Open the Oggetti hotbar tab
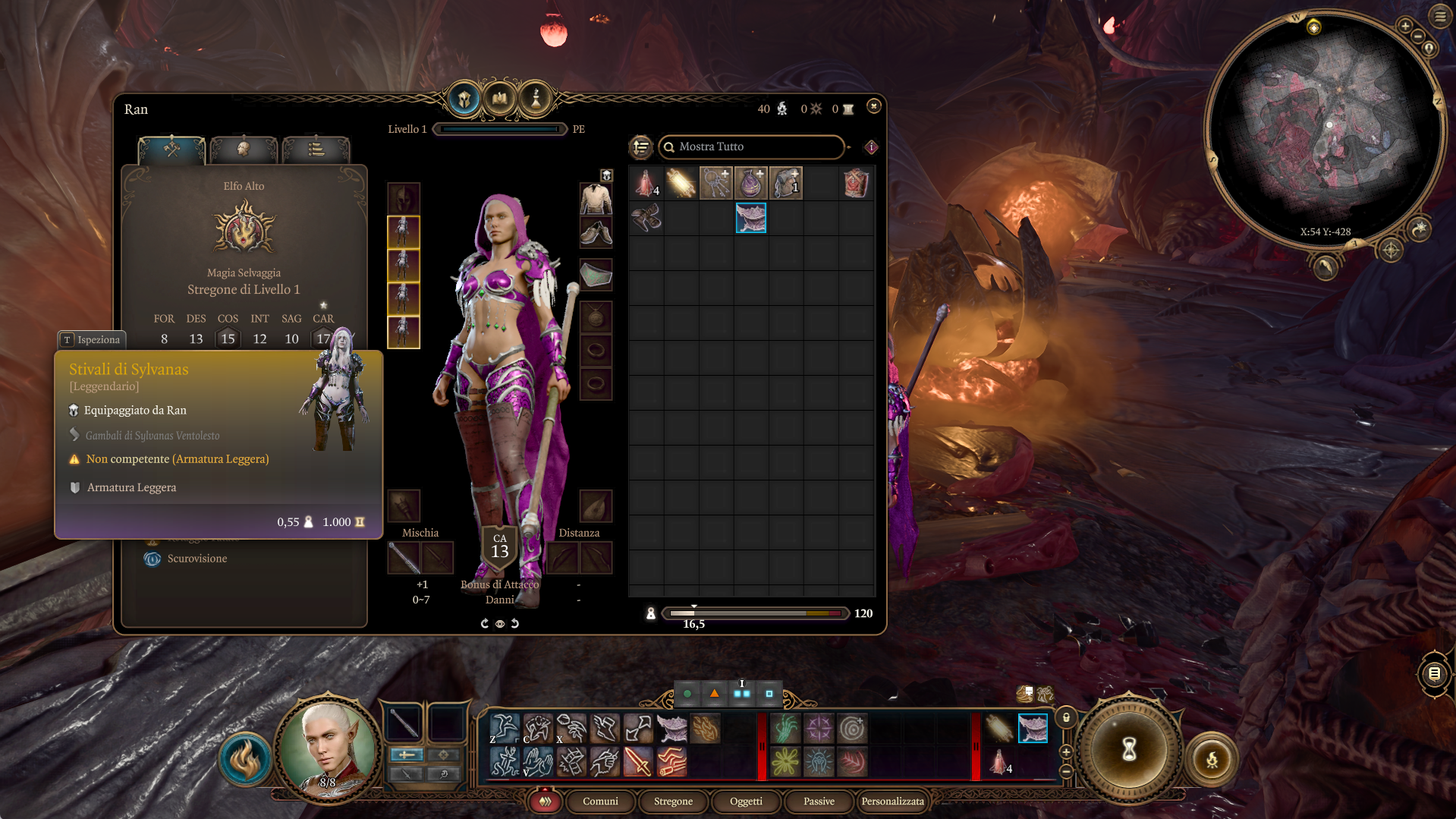 click(746, 801)
